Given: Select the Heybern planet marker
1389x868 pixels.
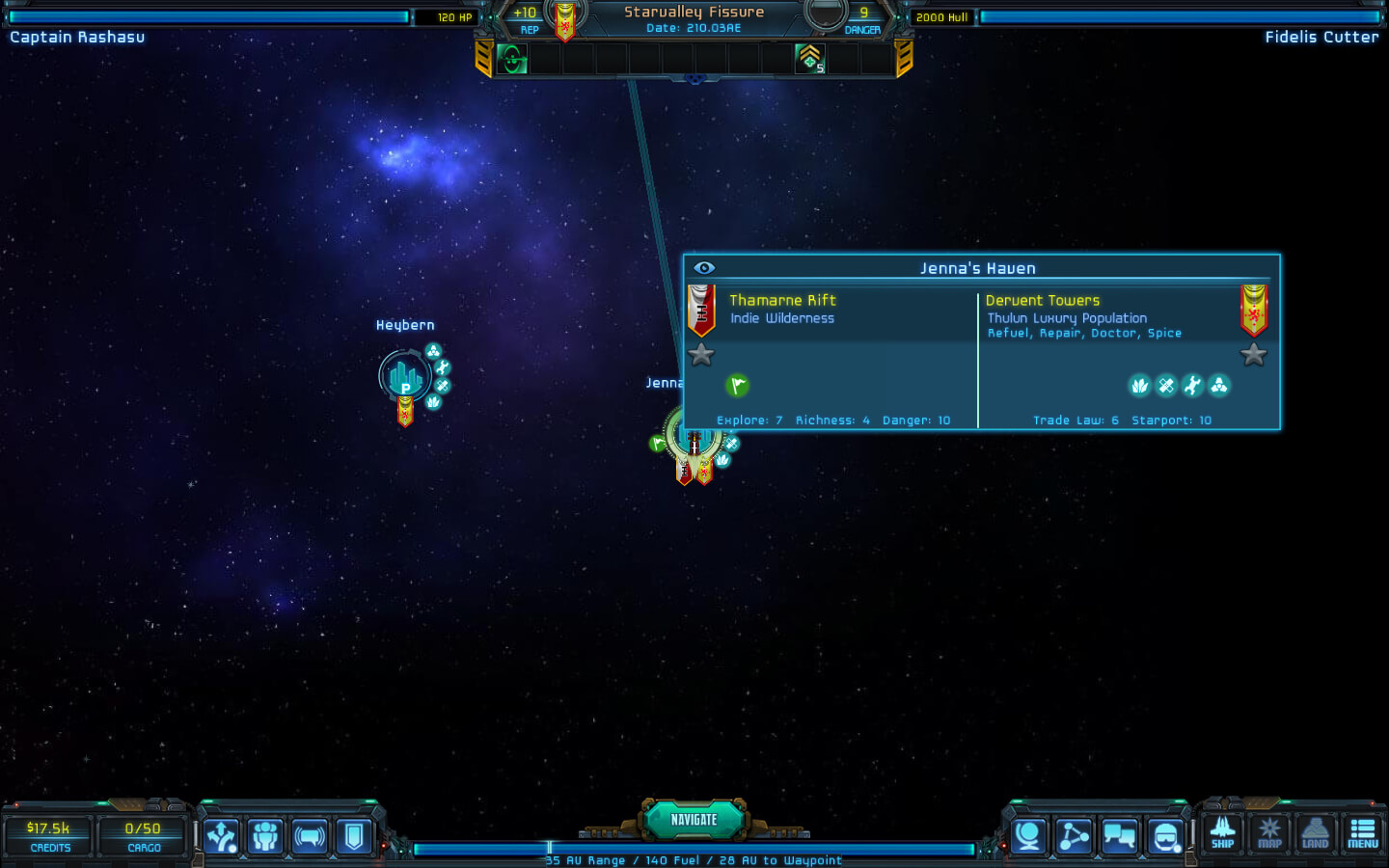Looking at the screenshot, I should [x=404, y=376].
